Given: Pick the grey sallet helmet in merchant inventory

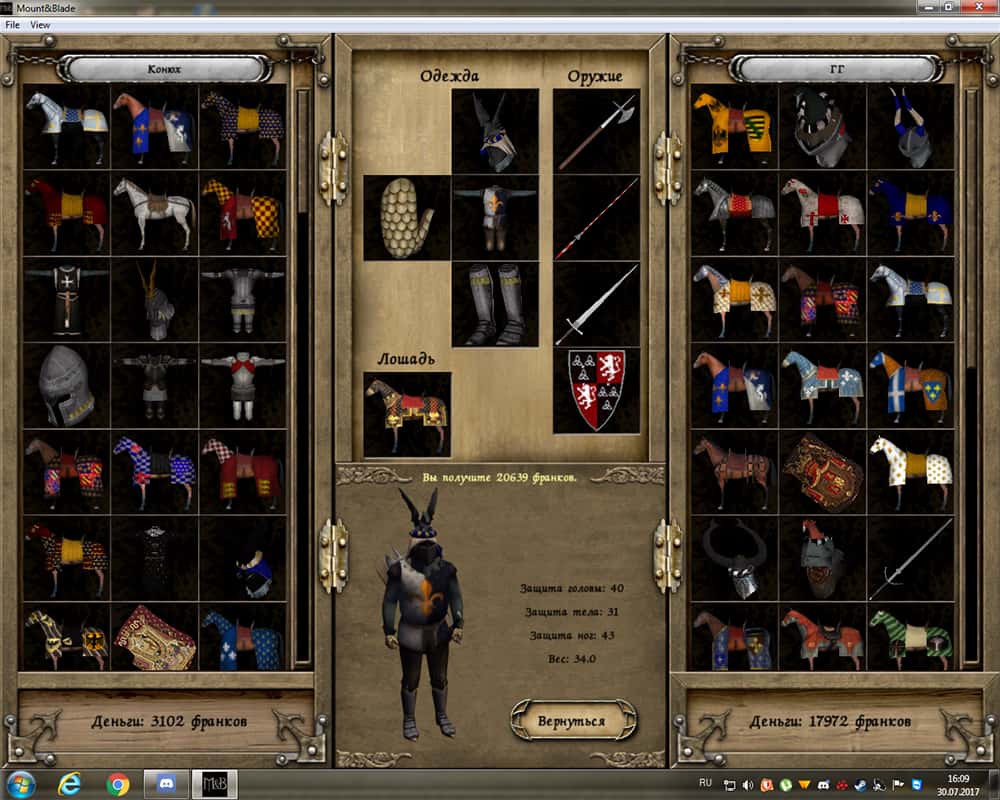Looking at the screenshot, I should point(66,386).
